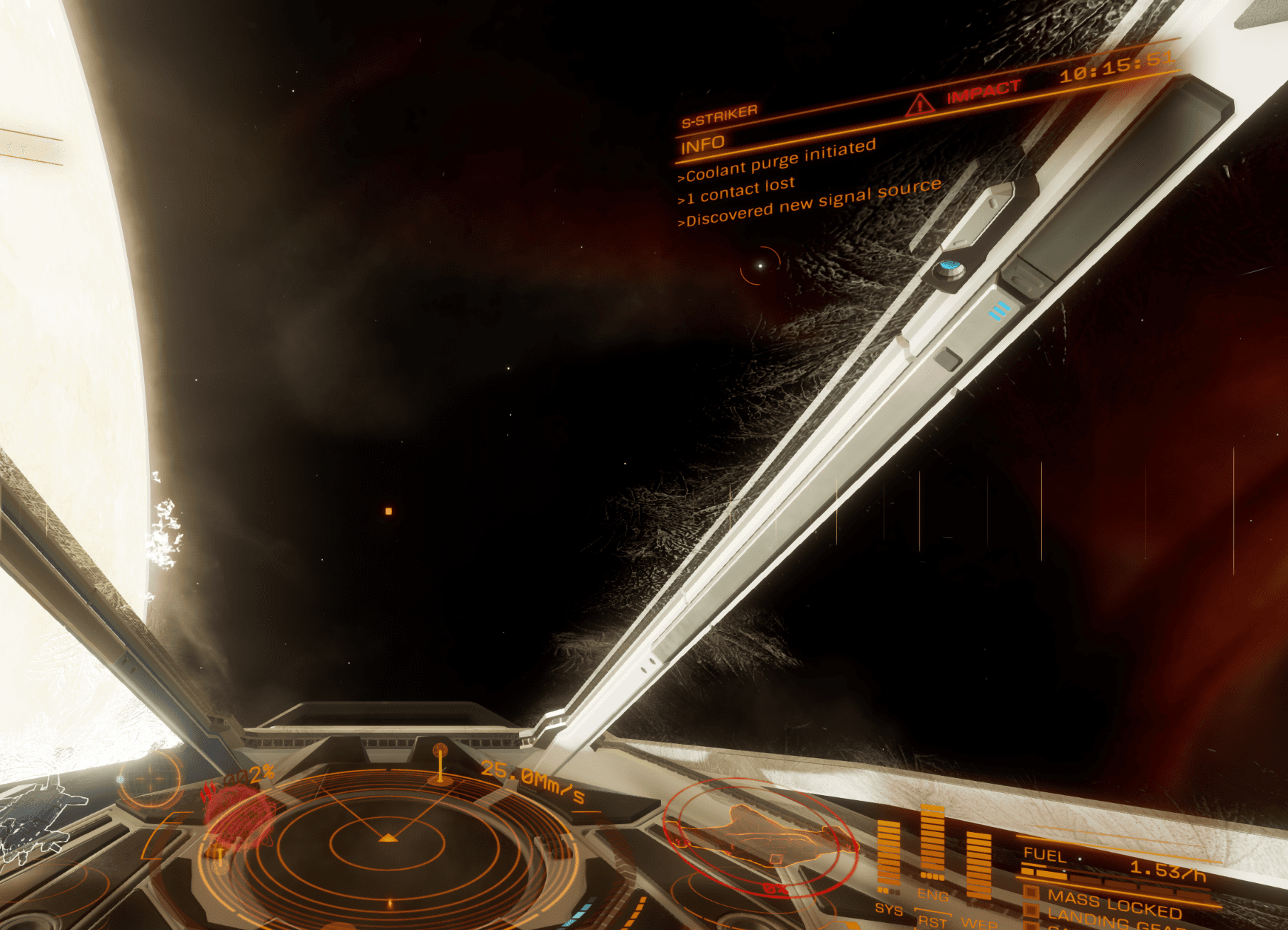Click the red IMPACT warning triangle

pyautogui.click(x=920, y=105)
